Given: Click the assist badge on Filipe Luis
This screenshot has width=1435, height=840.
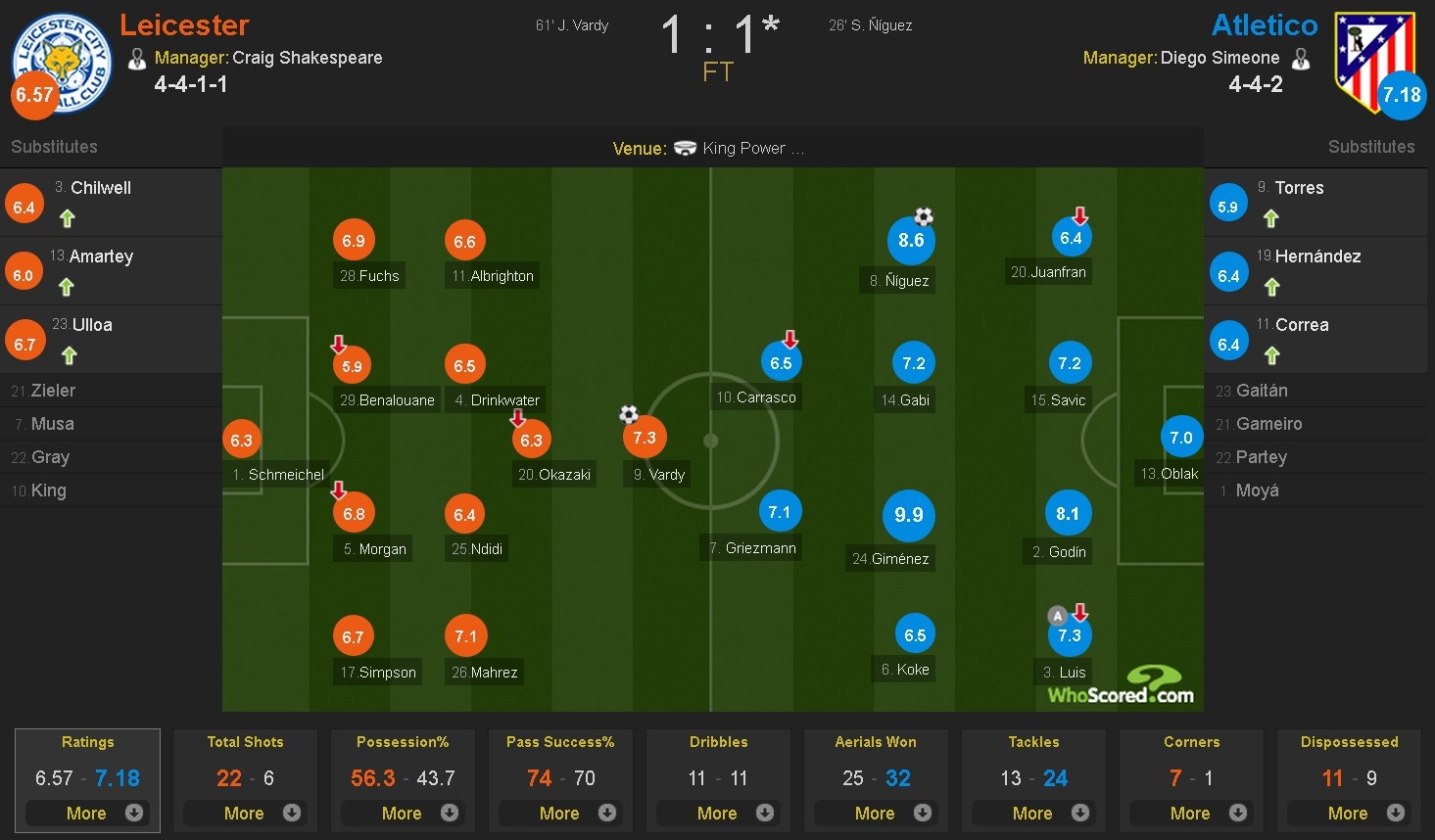Looking at the screenshot, I should tap(1056, 616).
